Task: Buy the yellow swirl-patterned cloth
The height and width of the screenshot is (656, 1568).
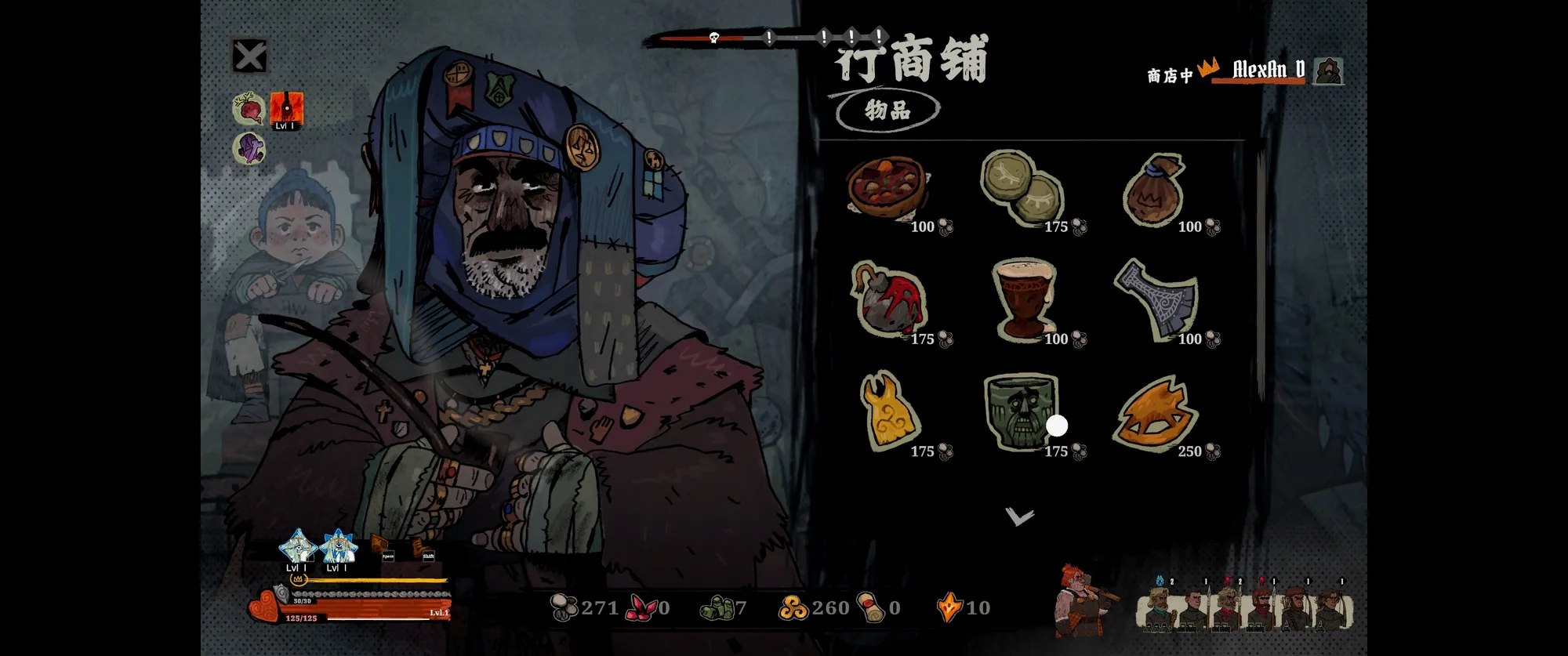Action: click(x=887, y=411)
